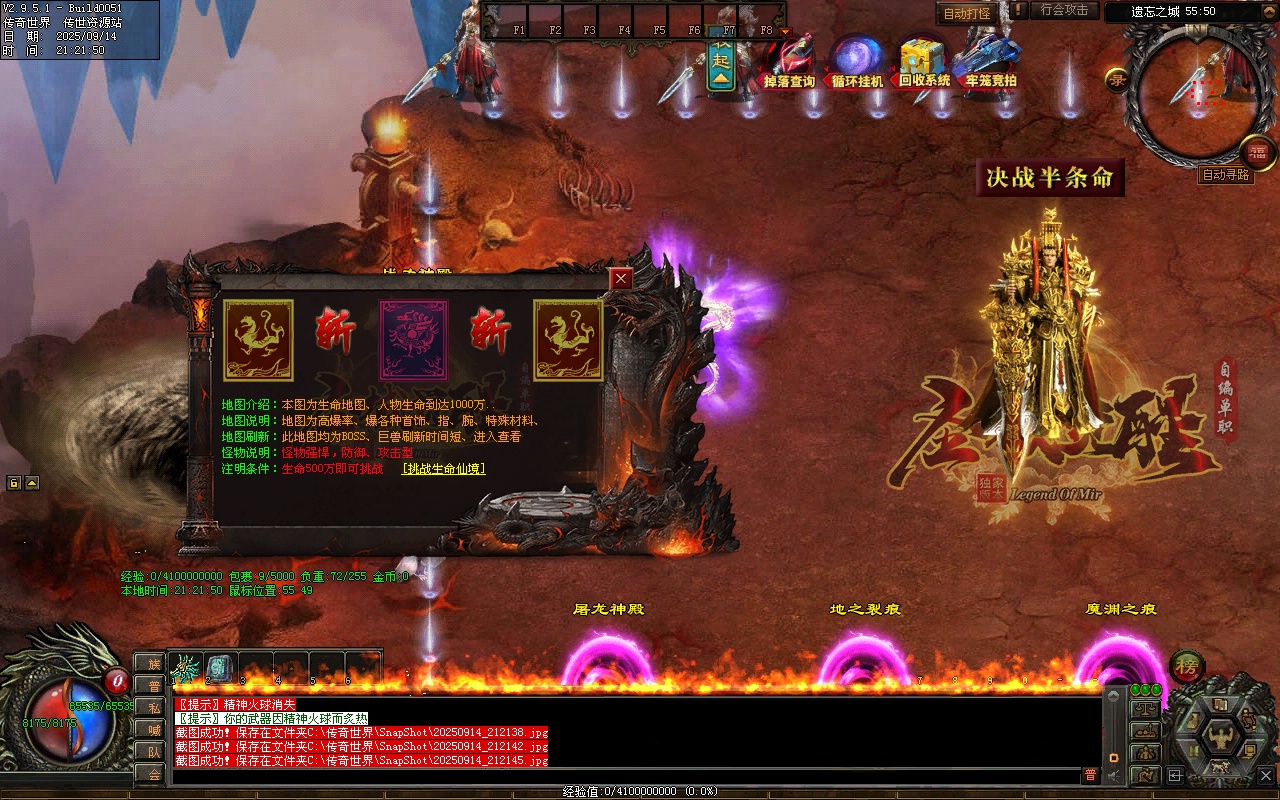This screenshot has height=800, width=1280.
Task: Select the 喊 shout chat channel
Action: pyautogui.click(x=153, y=730)
